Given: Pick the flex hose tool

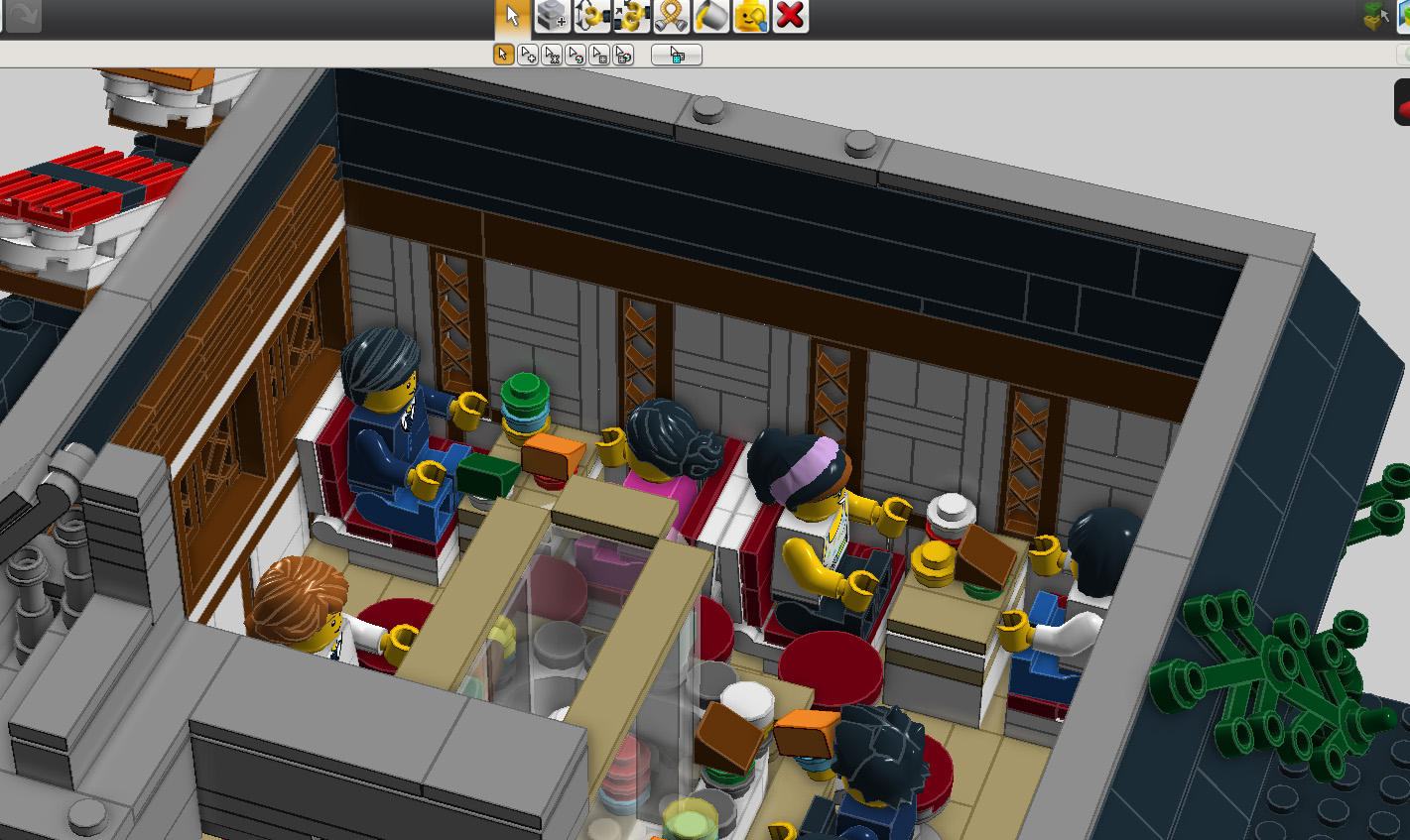Looking at the screenshot, I should [x=672, y=16].
